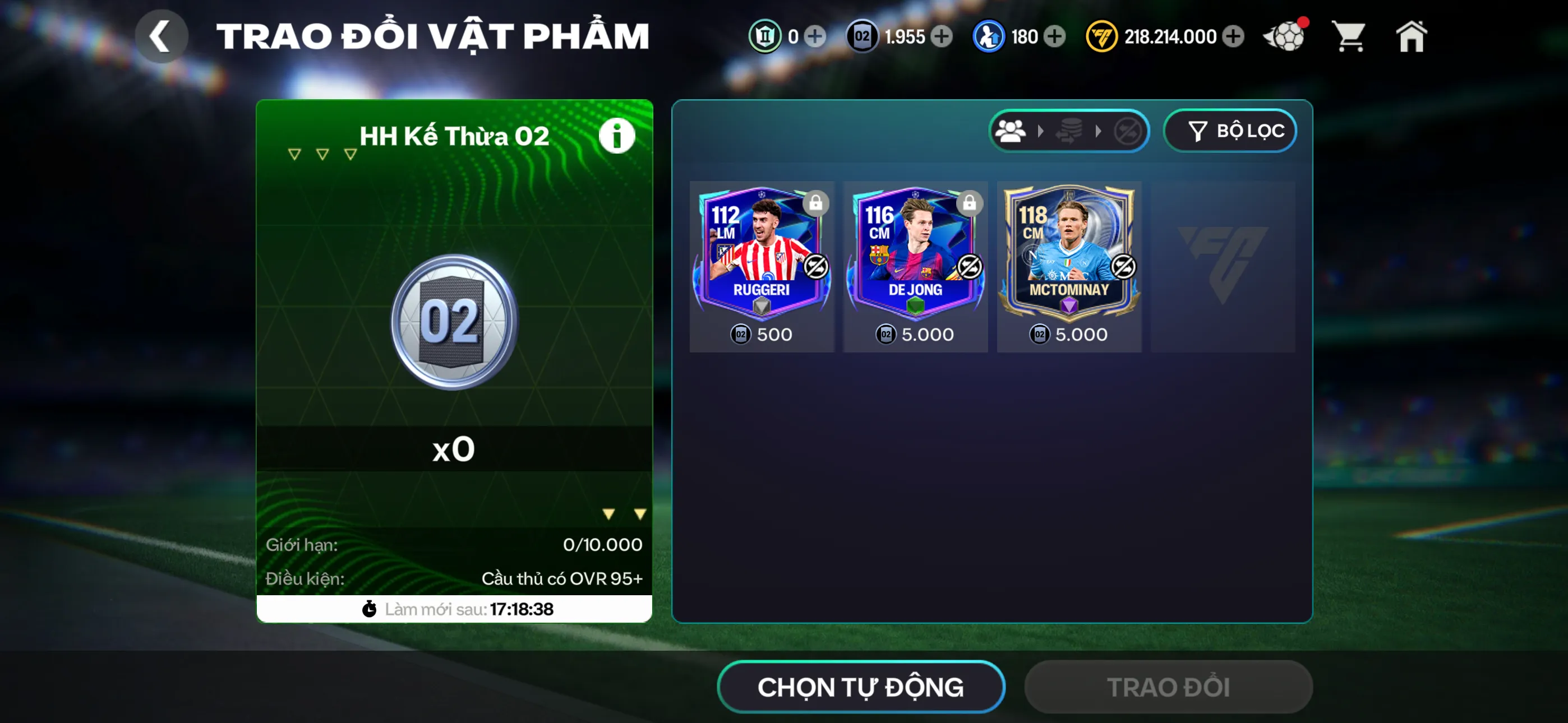
Task: Select the home icon in top bar
Action: tap(1412, 36)
